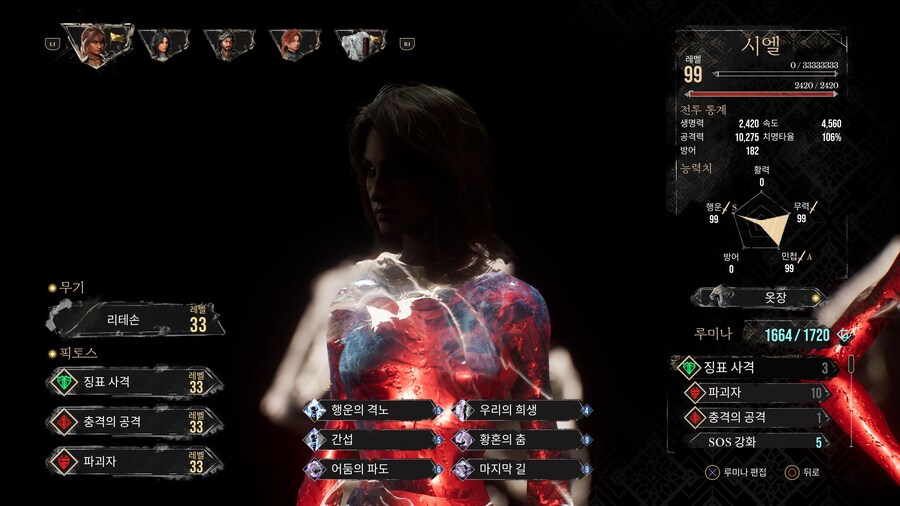
Task: Choose the 우리의 희생 skill
Action: (x=522, y=409)
